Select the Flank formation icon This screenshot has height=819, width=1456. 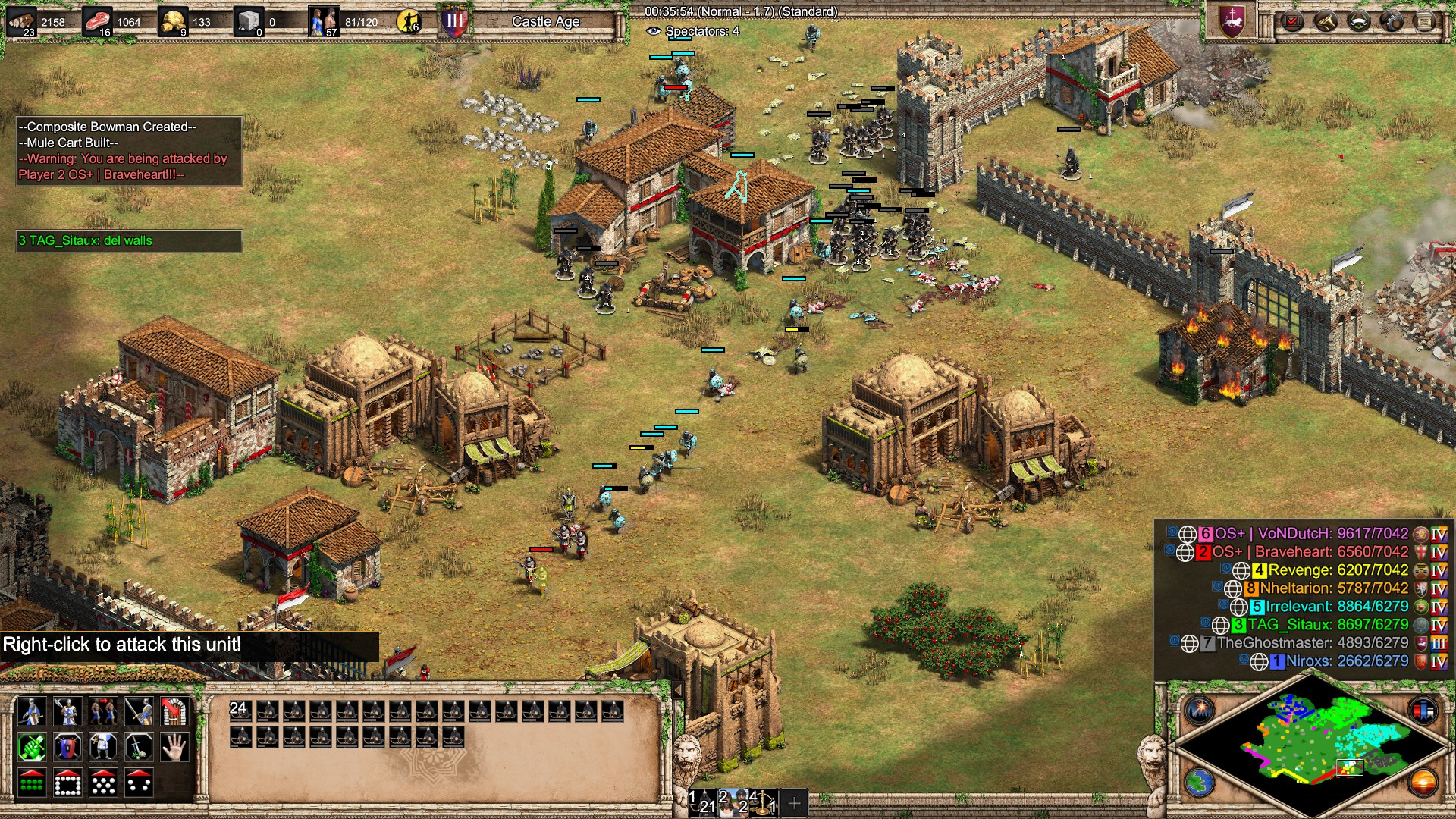139,783
